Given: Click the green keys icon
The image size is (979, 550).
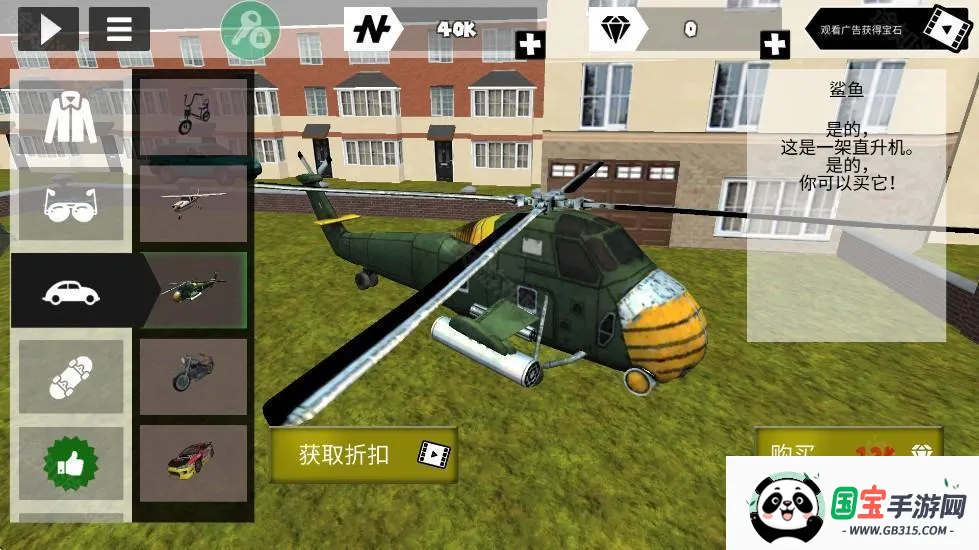Looking at the screenshot, I should 250,30.
